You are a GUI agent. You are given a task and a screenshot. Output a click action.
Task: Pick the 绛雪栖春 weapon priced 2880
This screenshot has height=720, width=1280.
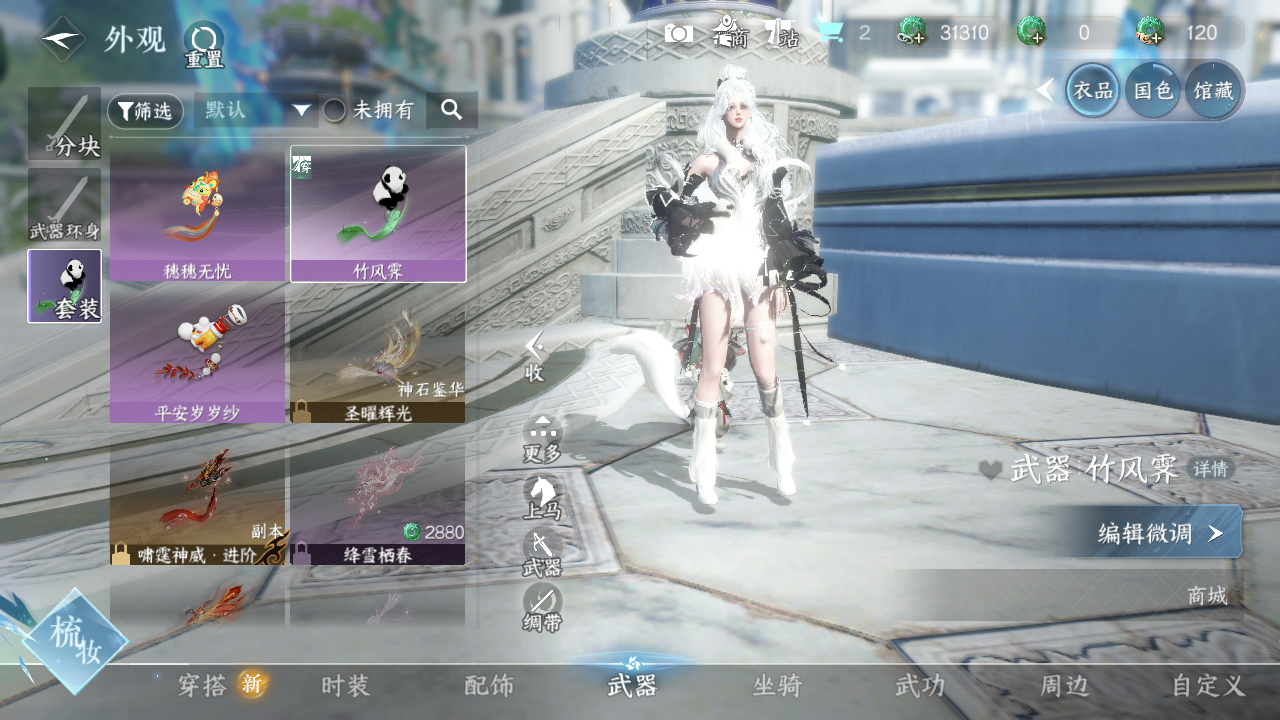point(377,498)
